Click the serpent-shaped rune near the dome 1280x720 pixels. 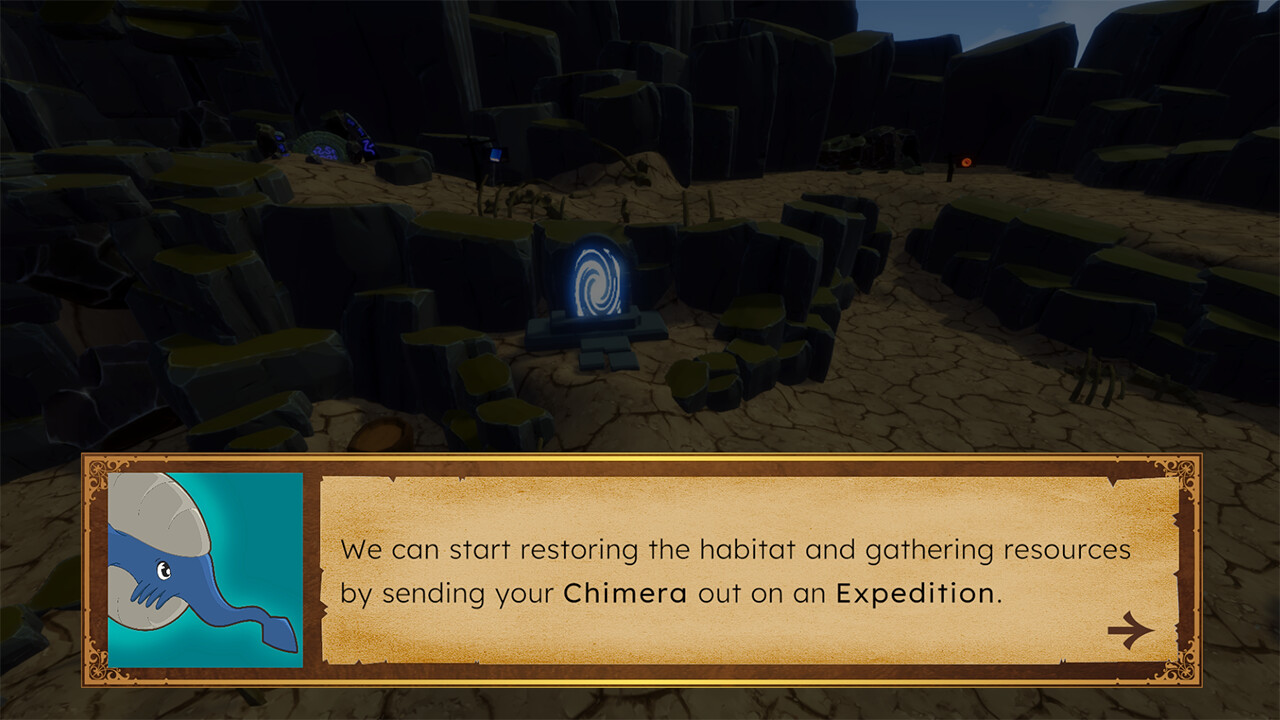pyautogui.click(x=368, y=147)
